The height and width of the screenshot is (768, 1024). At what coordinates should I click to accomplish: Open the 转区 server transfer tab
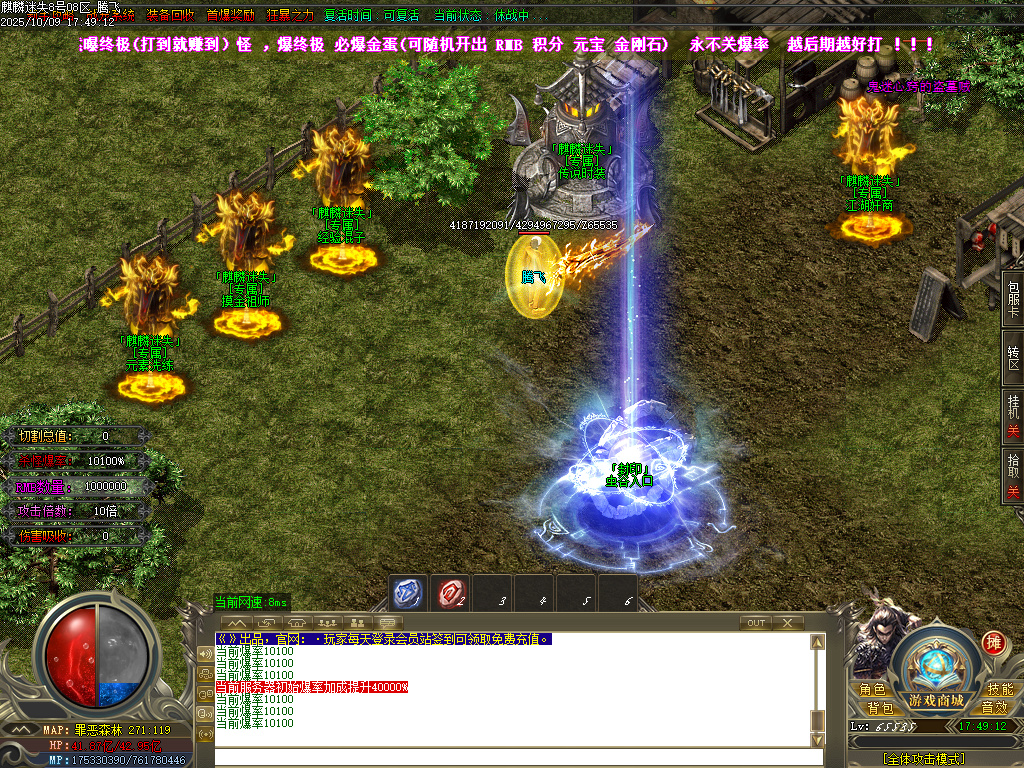click(x=1013, y=357)
